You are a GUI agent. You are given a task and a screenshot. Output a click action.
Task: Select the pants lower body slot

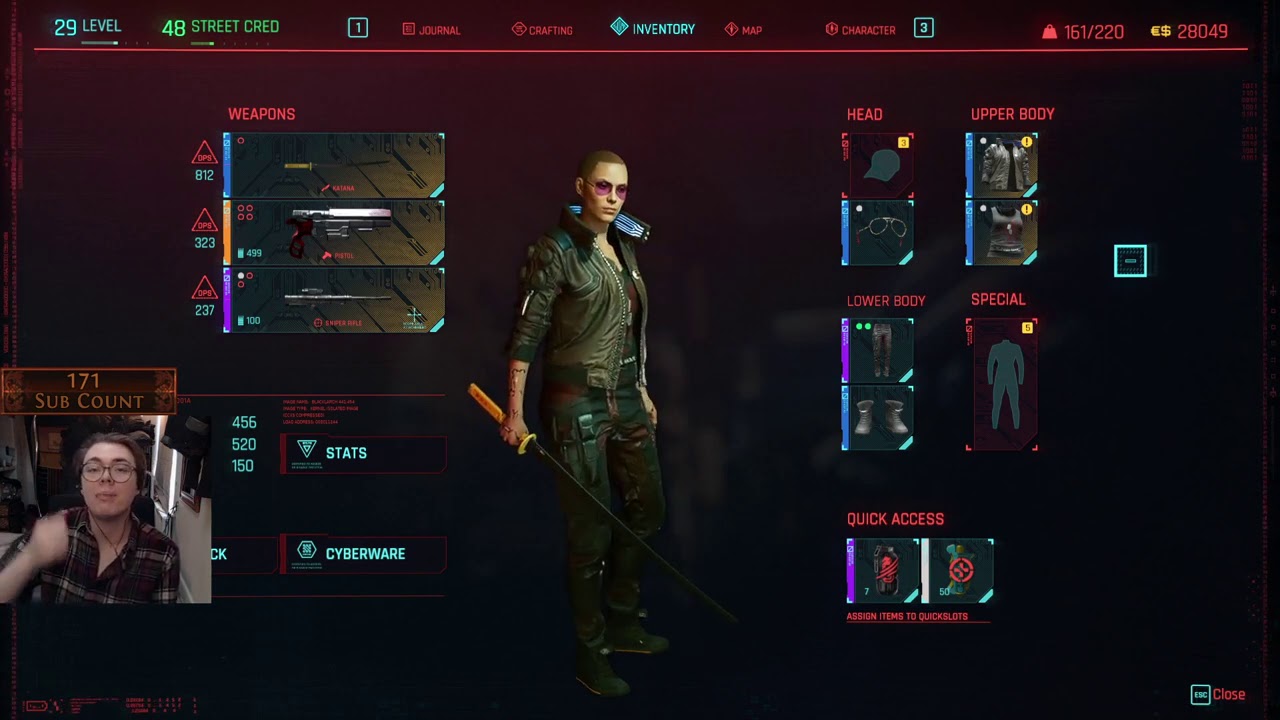[878, 350]
